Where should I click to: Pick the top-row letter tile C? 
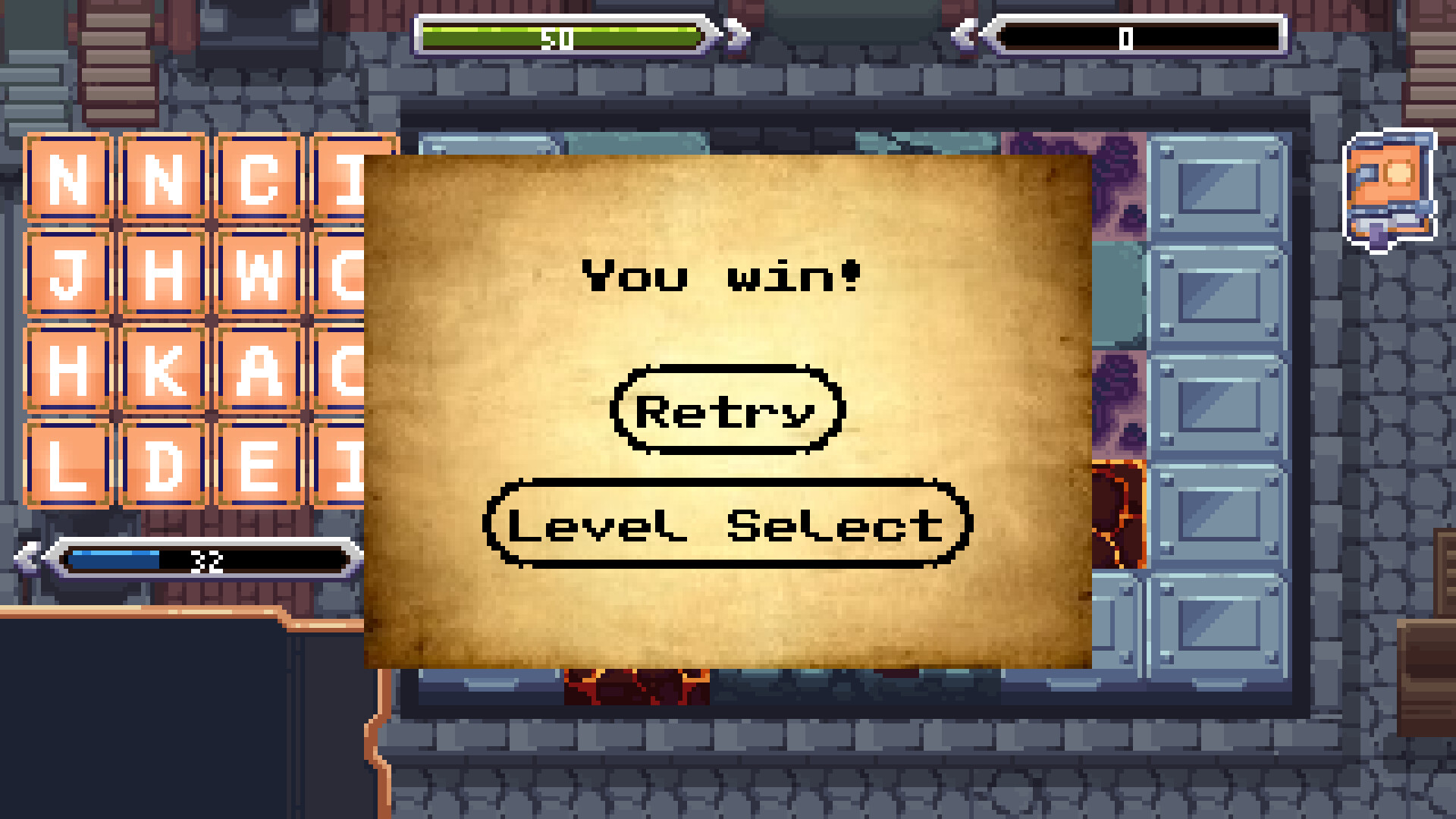[x=259, y=176]
